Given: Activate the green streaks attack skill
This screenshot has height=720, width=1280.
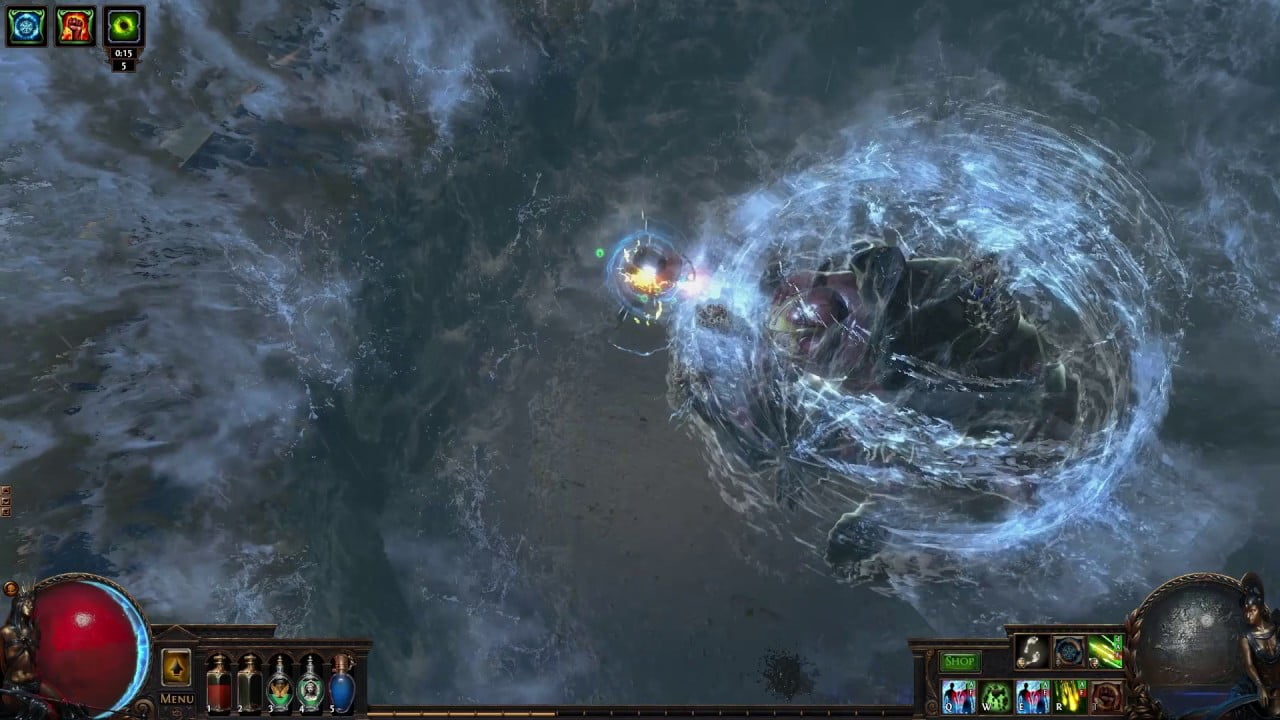Looking at the screenshot, I should click(x=1106, y=652).
